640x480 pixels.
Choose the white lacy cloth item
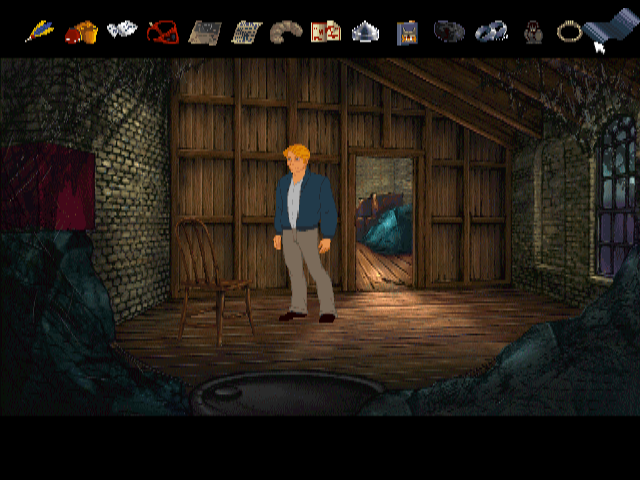[122, 30]
